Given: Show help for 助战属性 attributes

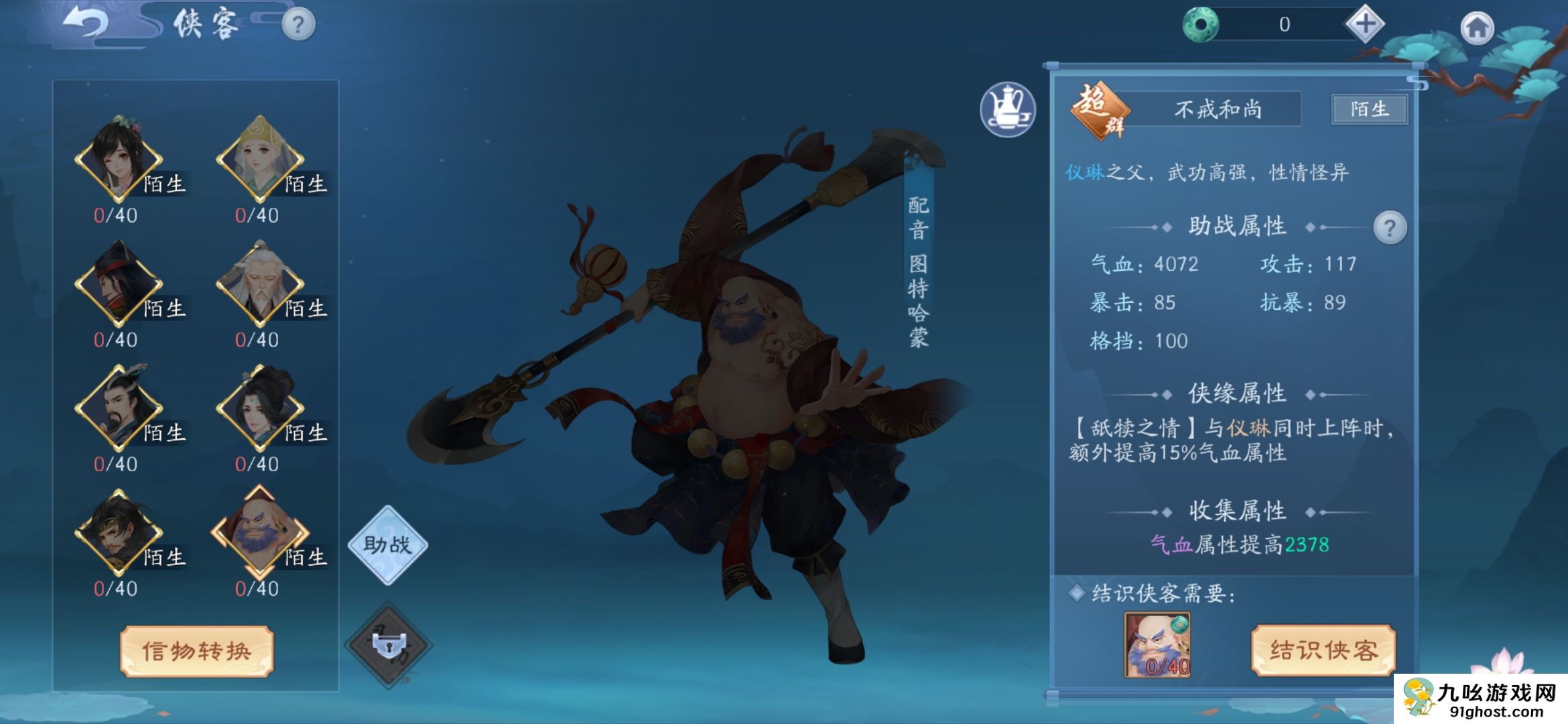Looking at the screenshot, I should [1389, 229].
